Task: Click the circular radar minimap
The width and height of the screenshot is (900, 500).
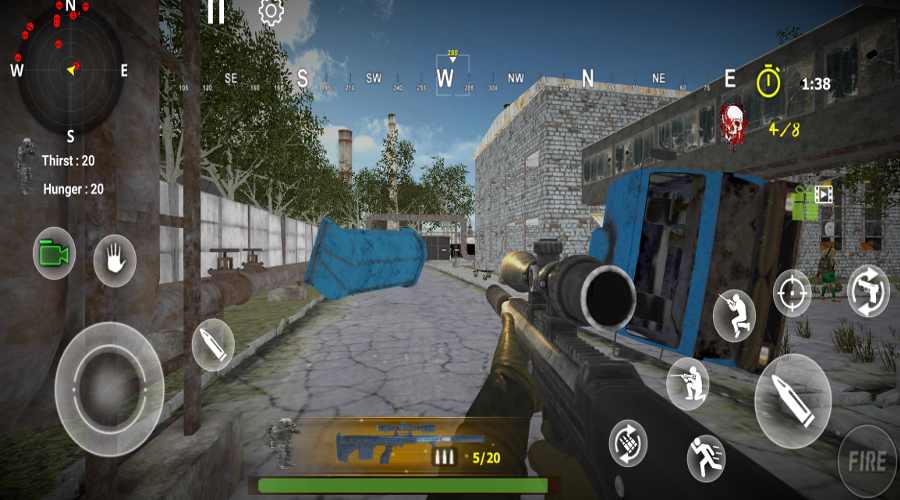Action: [x=71, y=68]
